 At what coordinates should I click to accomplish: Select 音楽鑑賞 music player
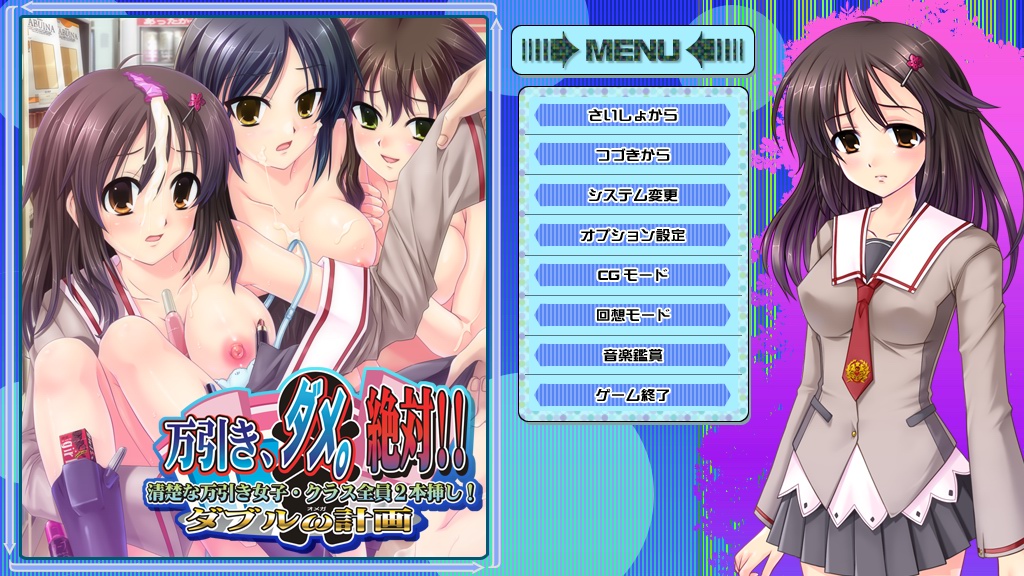632,355
